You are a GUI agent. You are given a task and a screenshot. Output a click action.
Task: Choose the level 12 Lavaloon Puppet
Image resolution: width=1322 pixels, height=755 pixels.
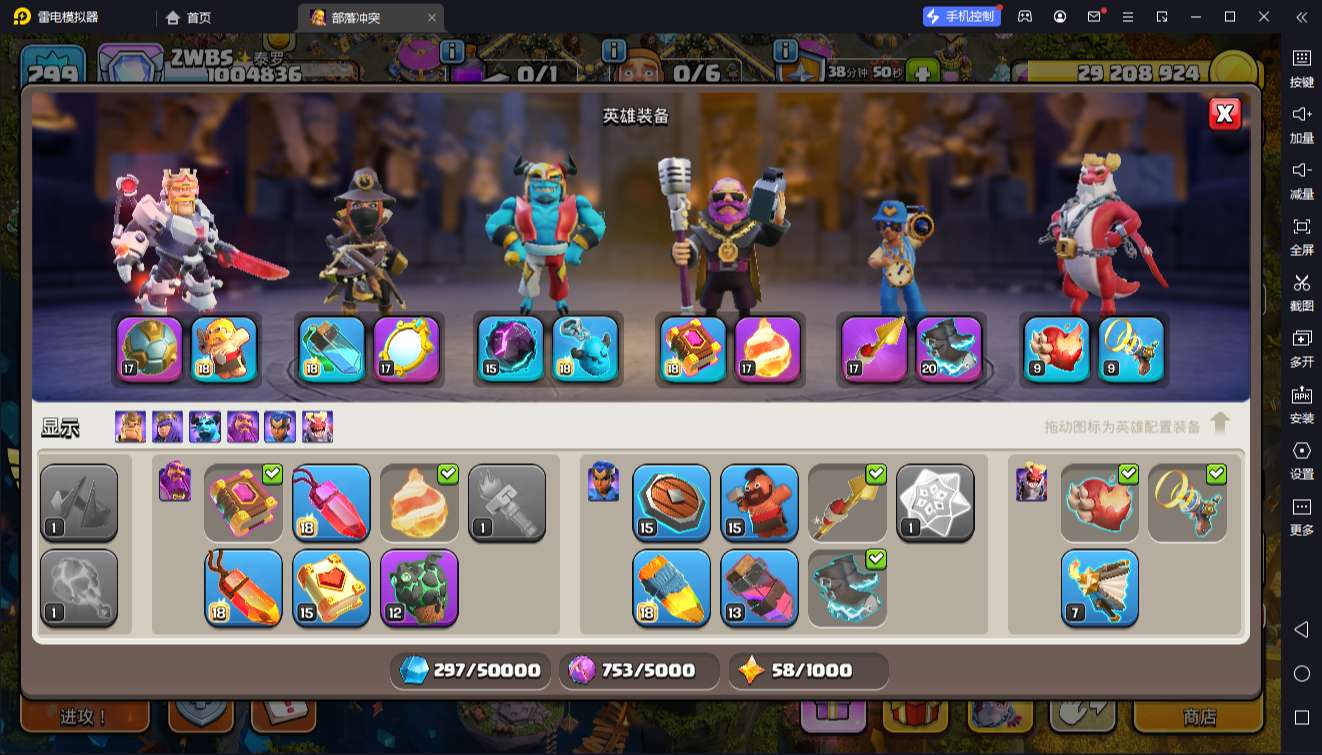pos(419,588)
